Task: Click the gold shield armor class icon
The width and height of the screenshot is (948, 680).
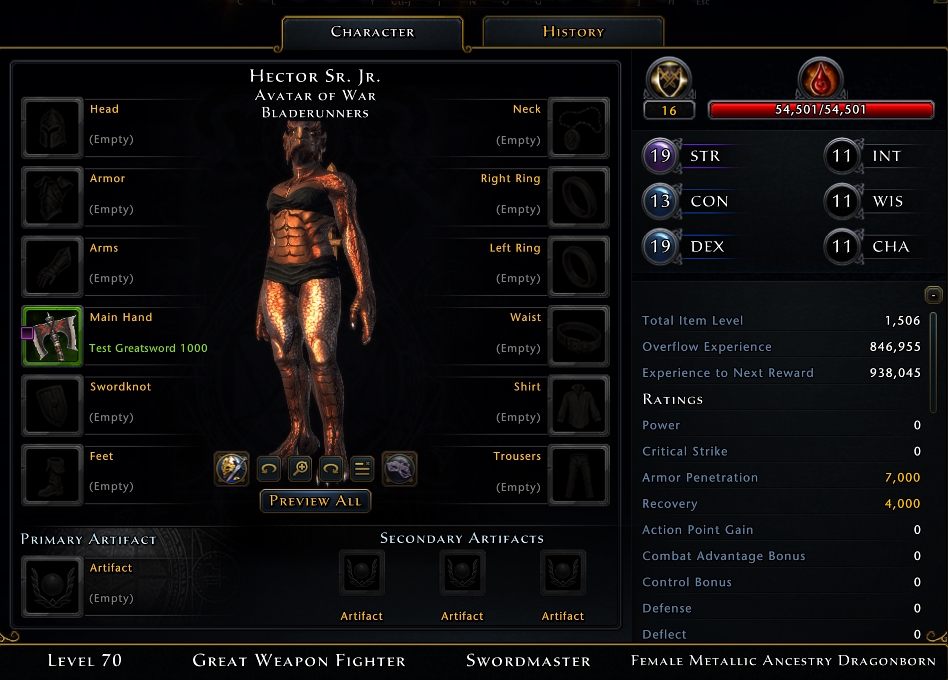Action: tap(669, 79)
